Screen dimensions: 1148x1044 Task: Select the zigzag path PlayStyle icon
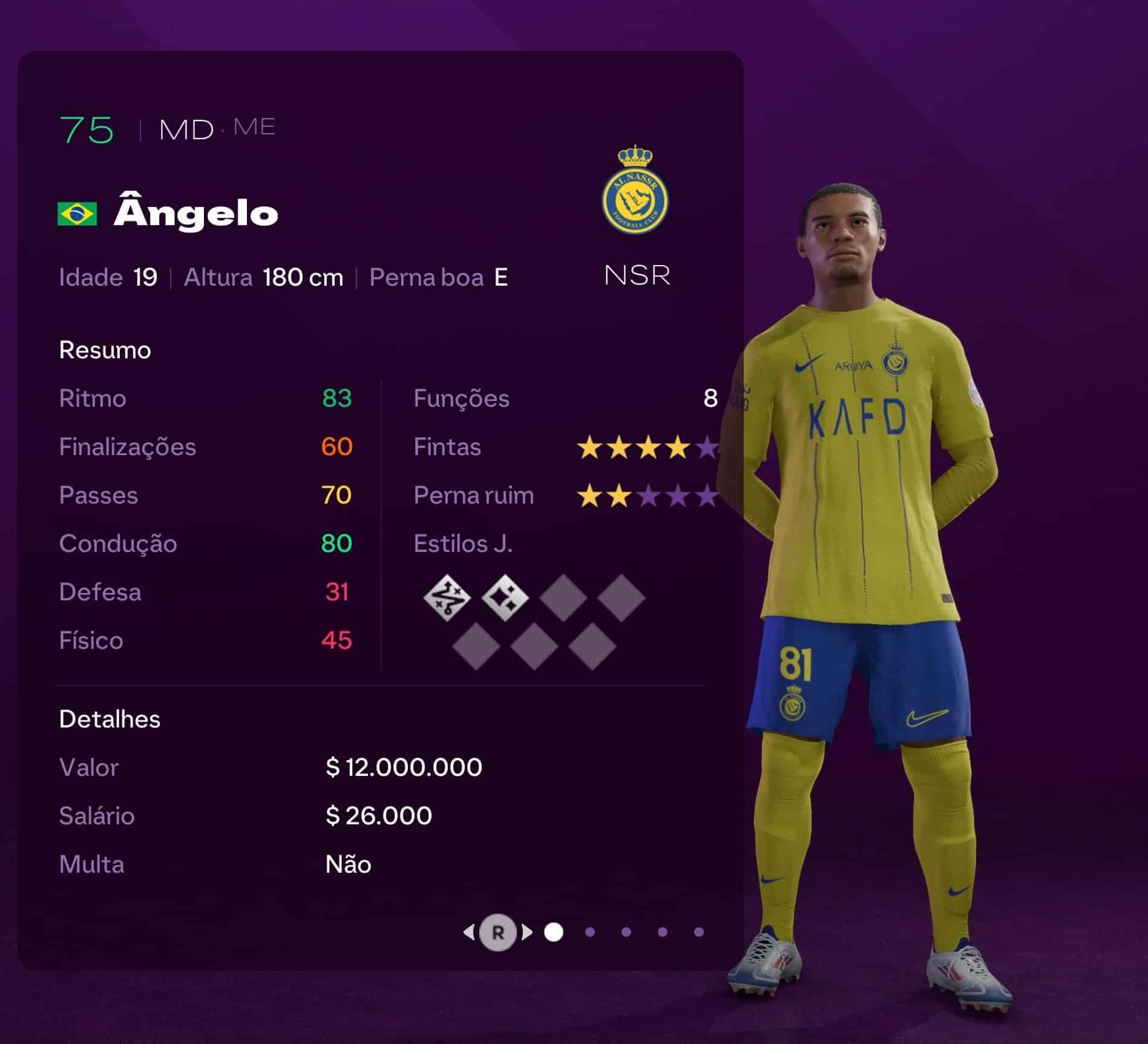tap(447, 598)
